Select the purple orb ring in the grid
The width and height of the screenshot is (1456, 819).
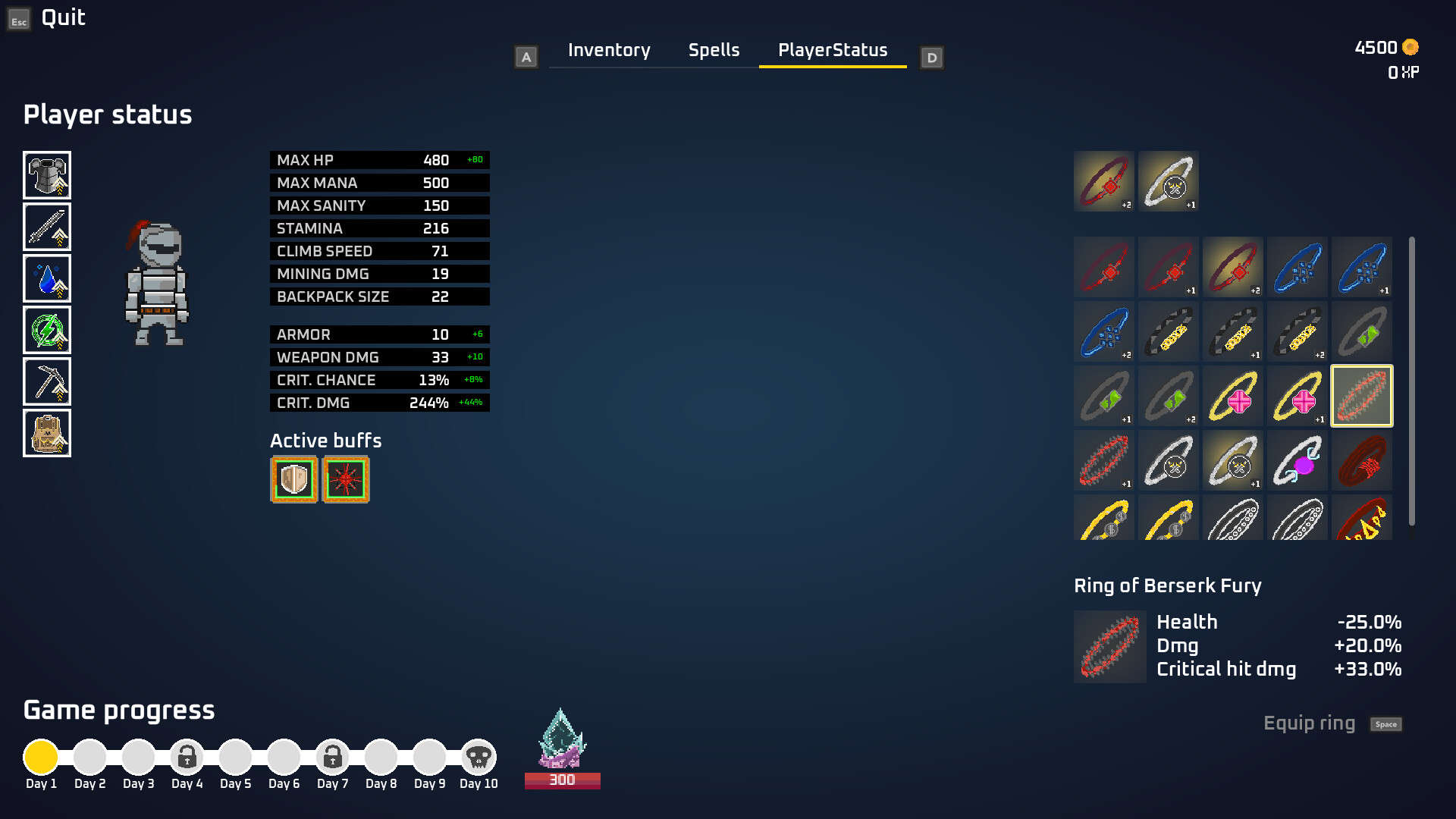coord(1298,460)
